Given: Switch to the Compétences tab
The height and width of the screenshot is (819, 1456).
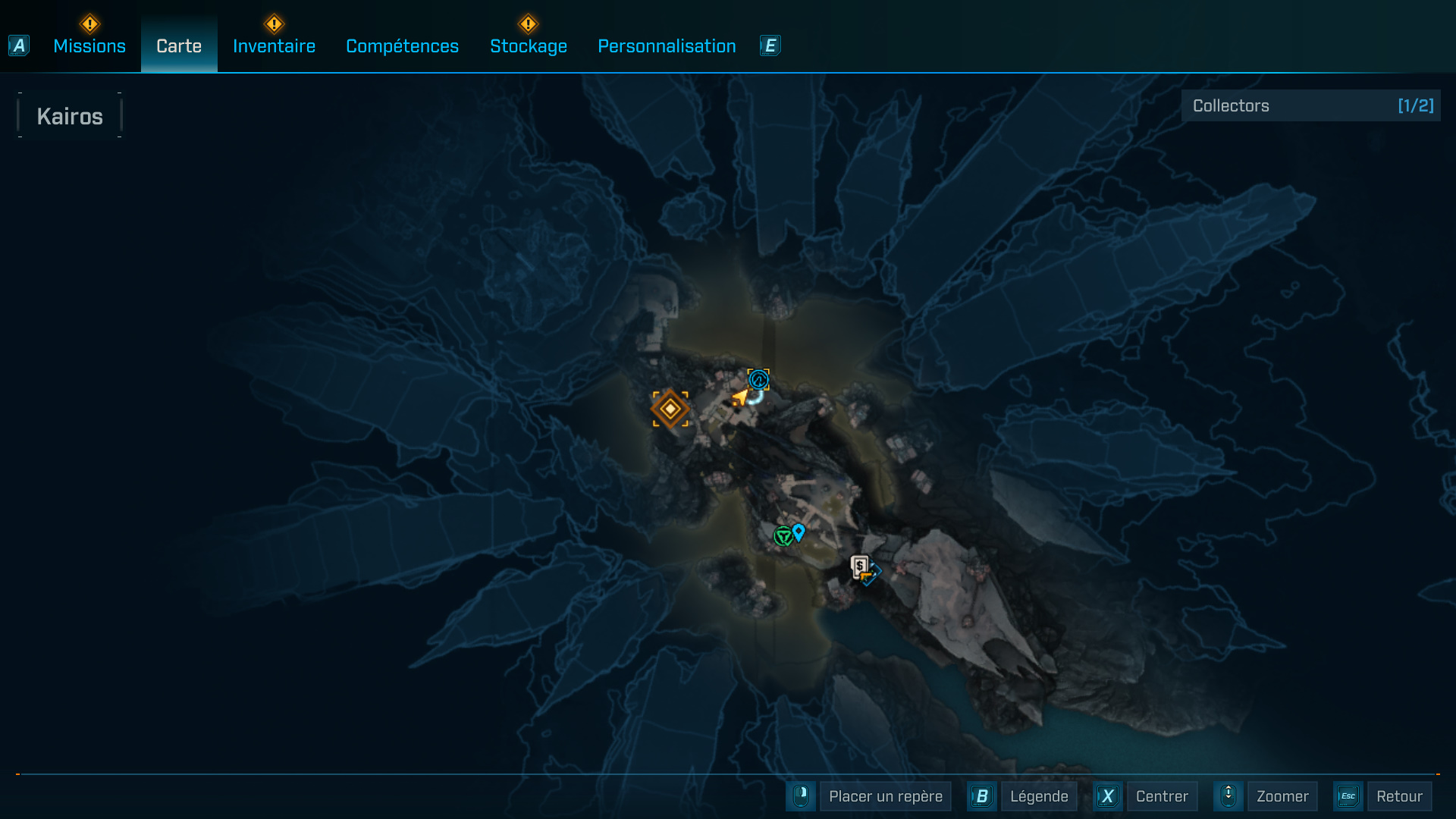Looking at the screenshot, I should pyautogui.click(x=402, y=45).
